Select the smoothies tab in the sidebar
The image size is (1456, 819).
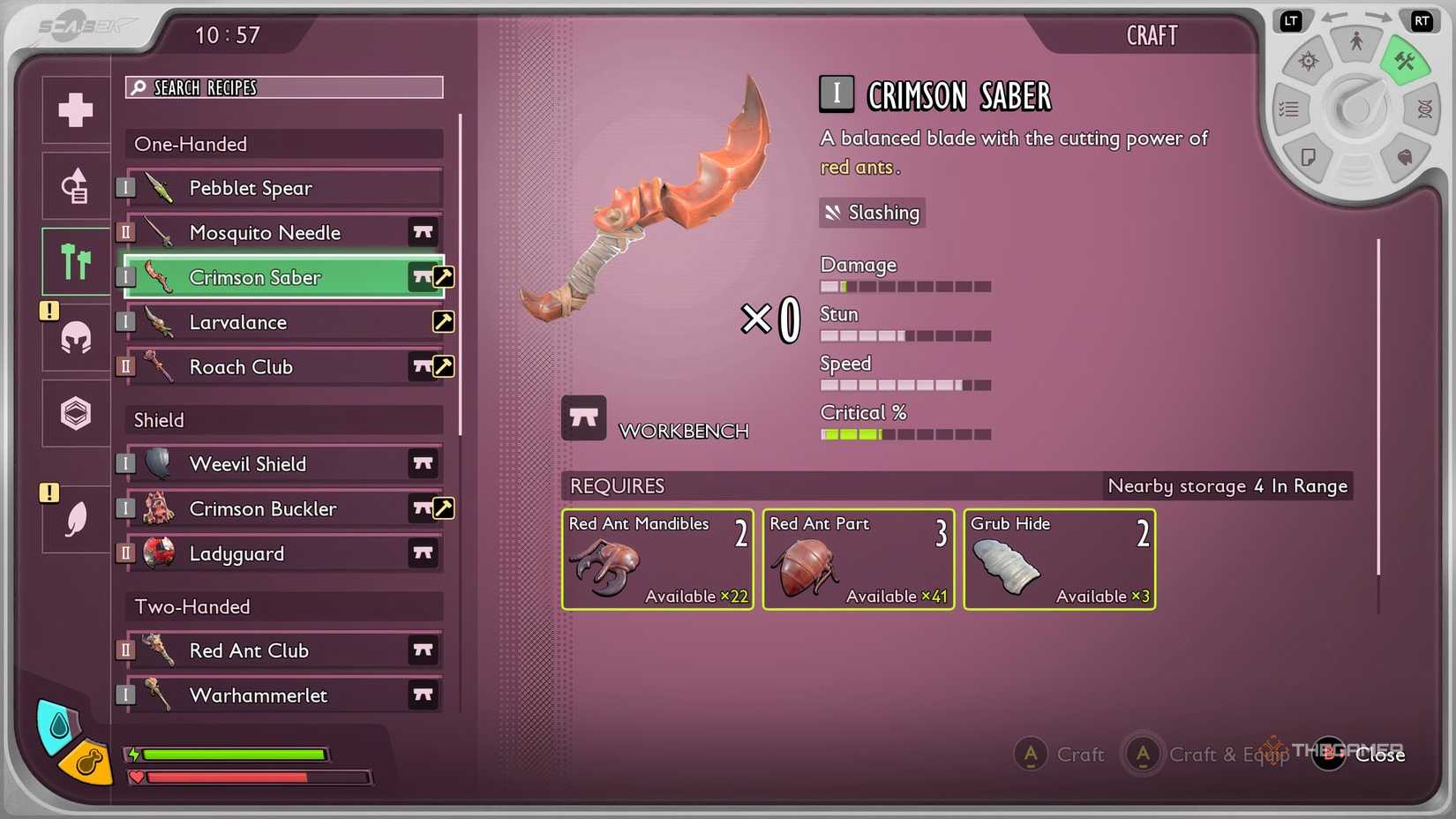pyautogui.click(x=75, y=185)
